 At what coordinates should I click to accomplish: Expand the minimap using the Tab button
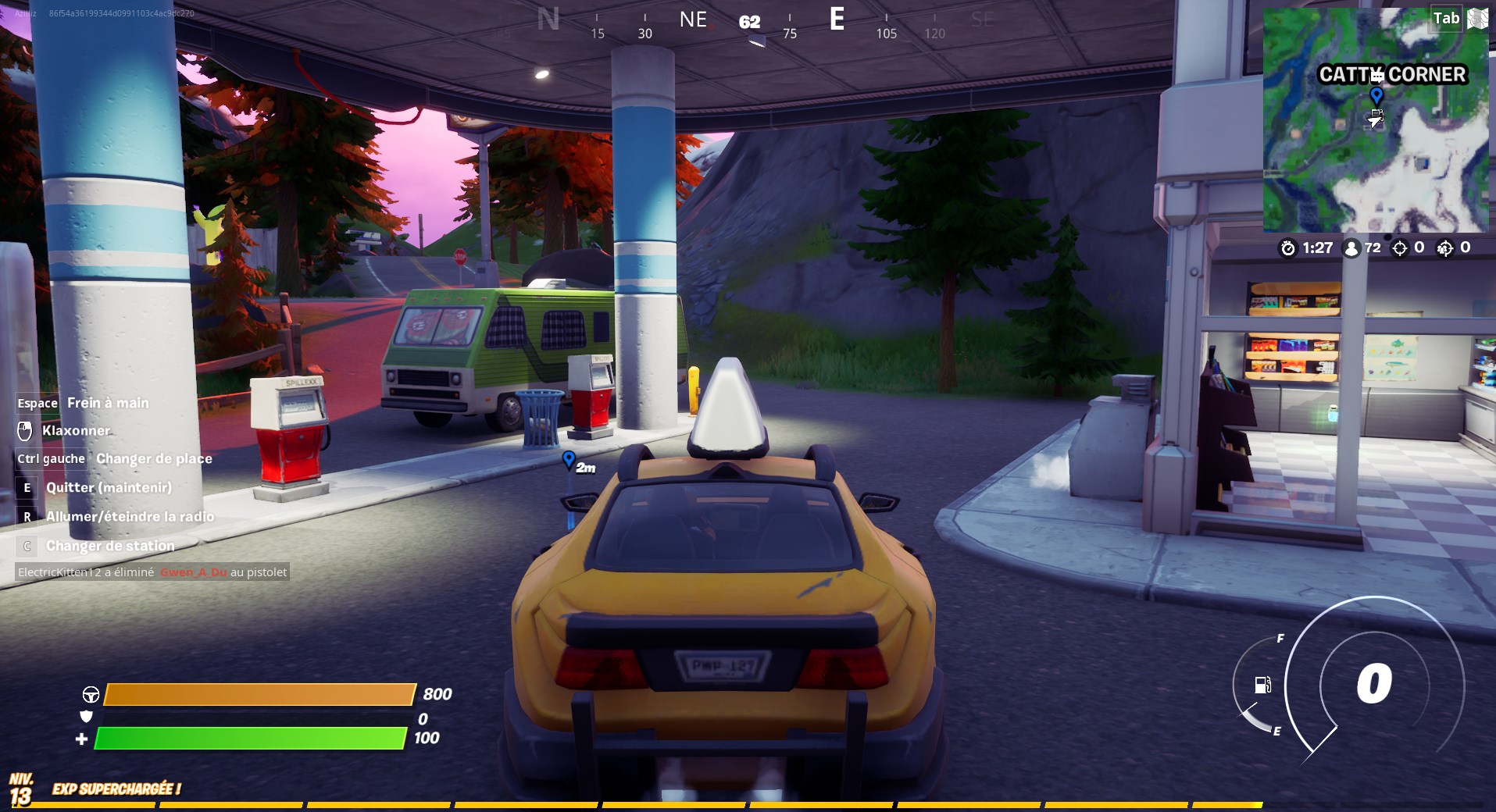pyautogui.click(x=1446, y=18)
